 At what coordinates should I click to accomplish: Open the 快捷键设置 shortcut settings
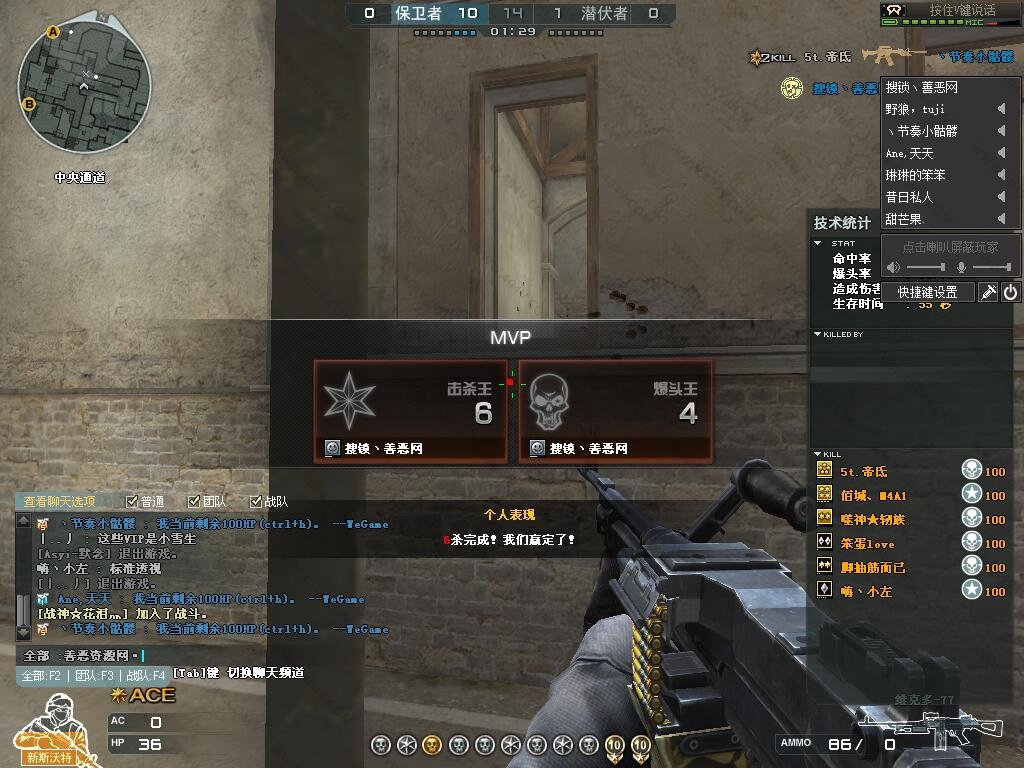pyautogui.click(x=927, y=292)
